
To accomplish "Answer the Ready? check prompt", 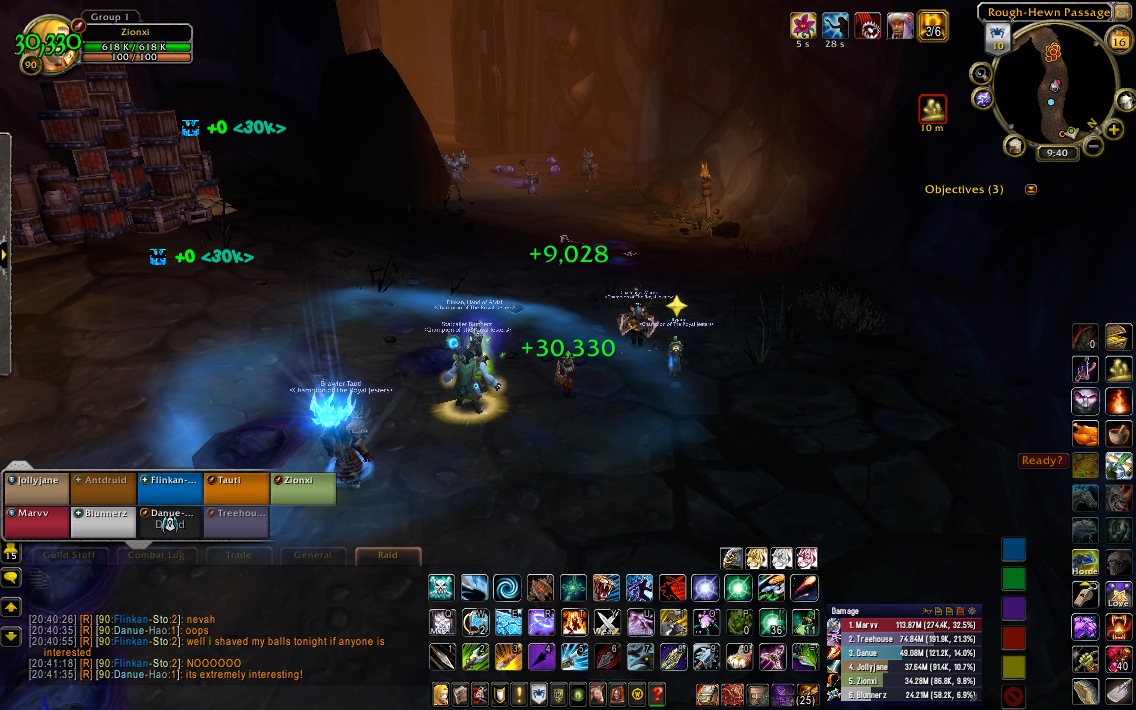I will click(x=1042, y=461).
